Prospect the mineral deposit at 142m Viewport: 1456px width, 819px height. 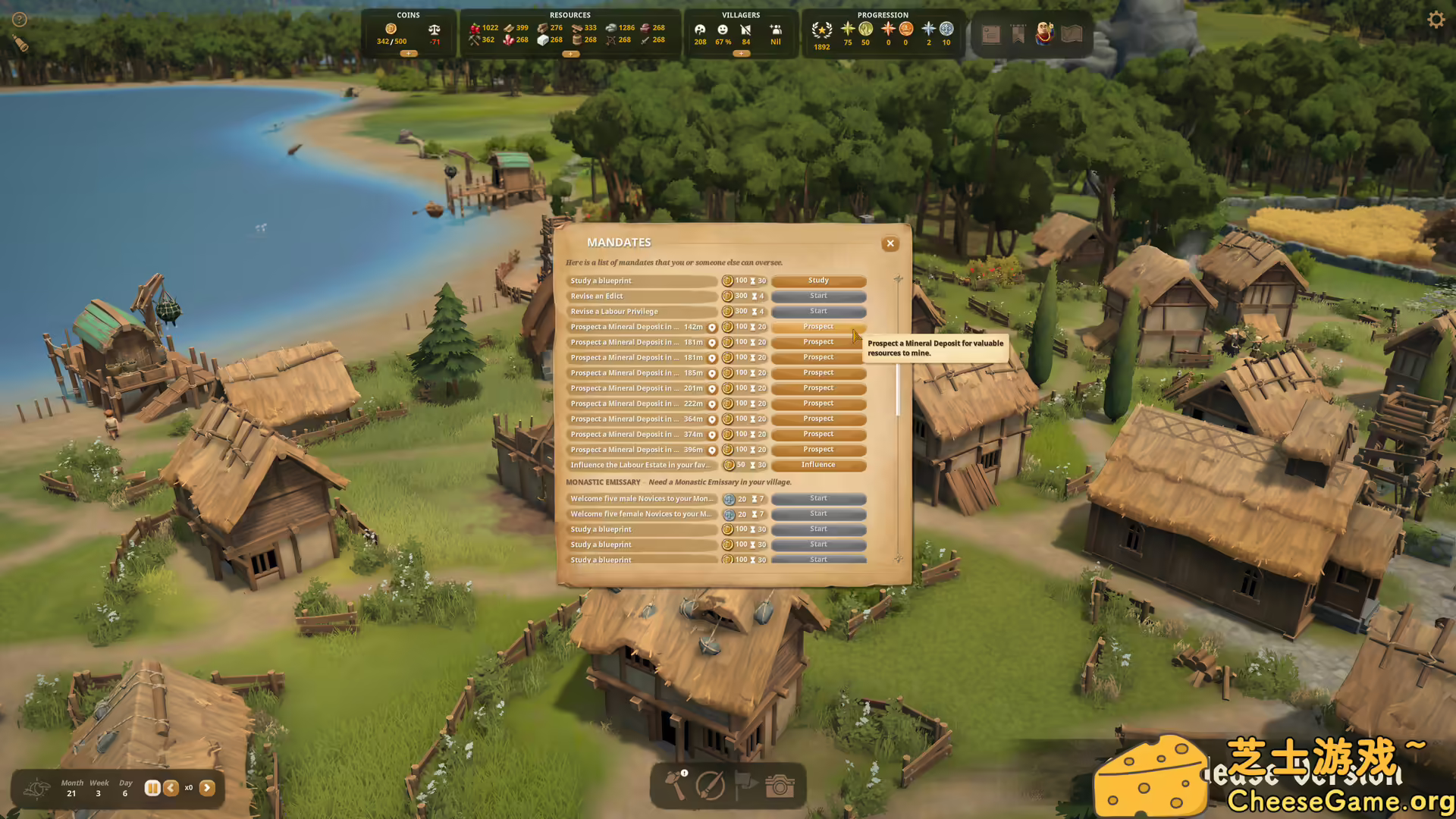click(x=818, y=327)
